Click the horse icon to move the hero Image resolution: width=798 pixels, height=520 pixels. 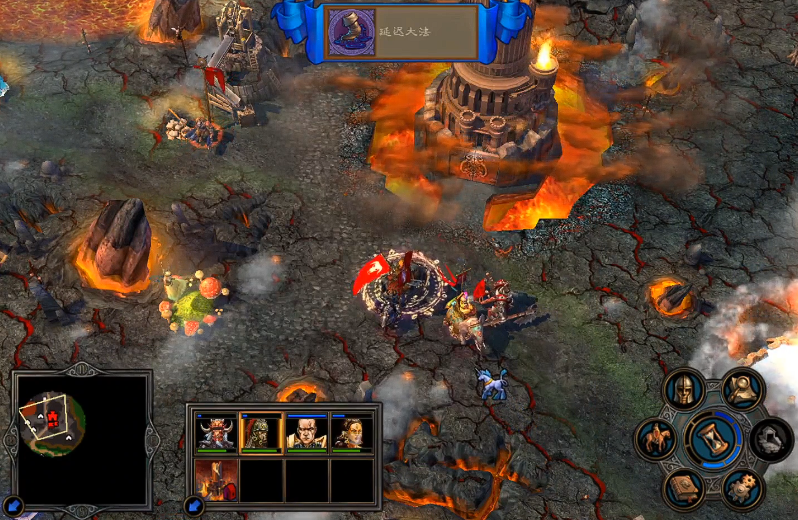point(657,438)
